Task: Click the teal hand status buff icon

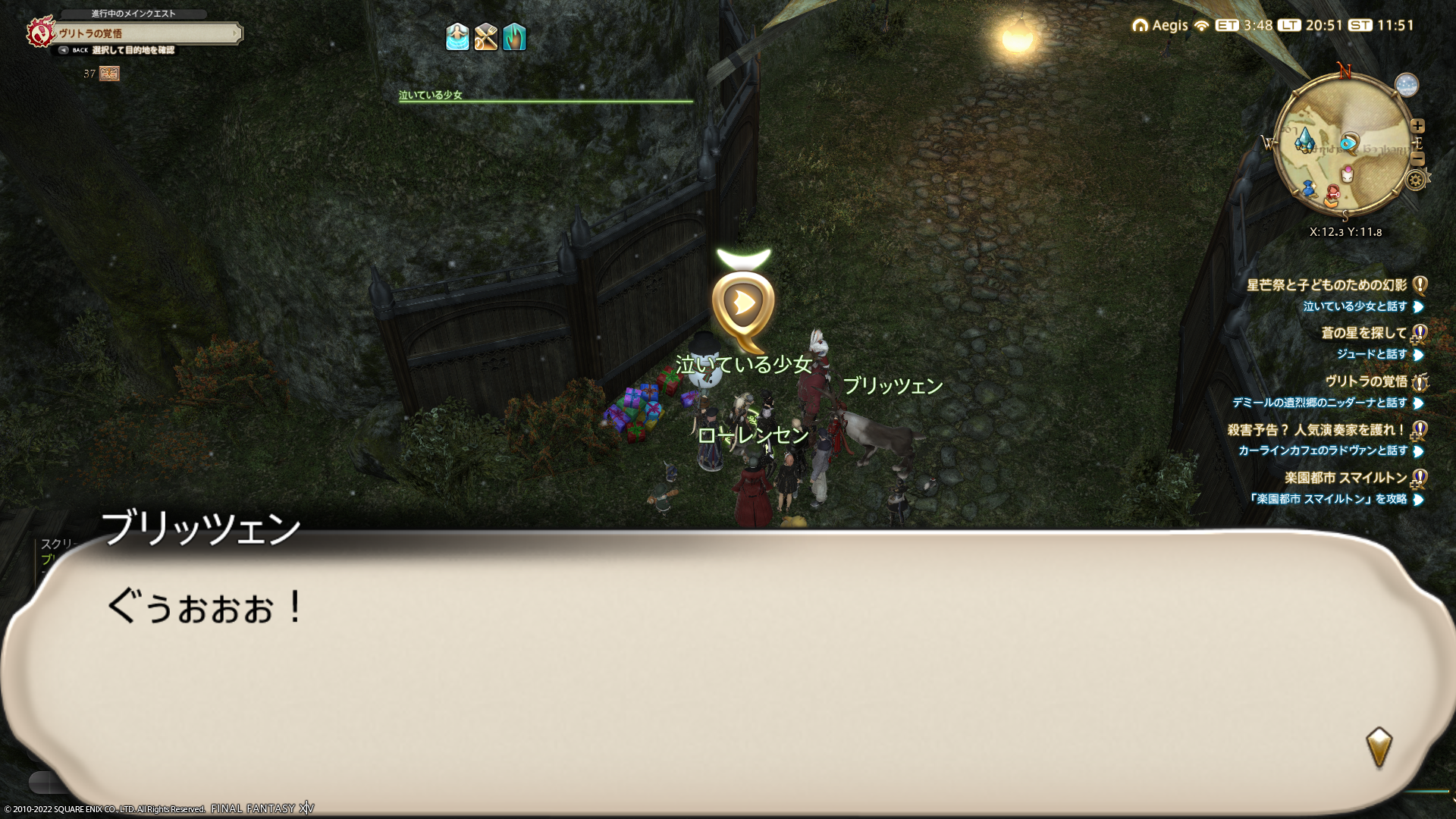Action: coord(514,36)
